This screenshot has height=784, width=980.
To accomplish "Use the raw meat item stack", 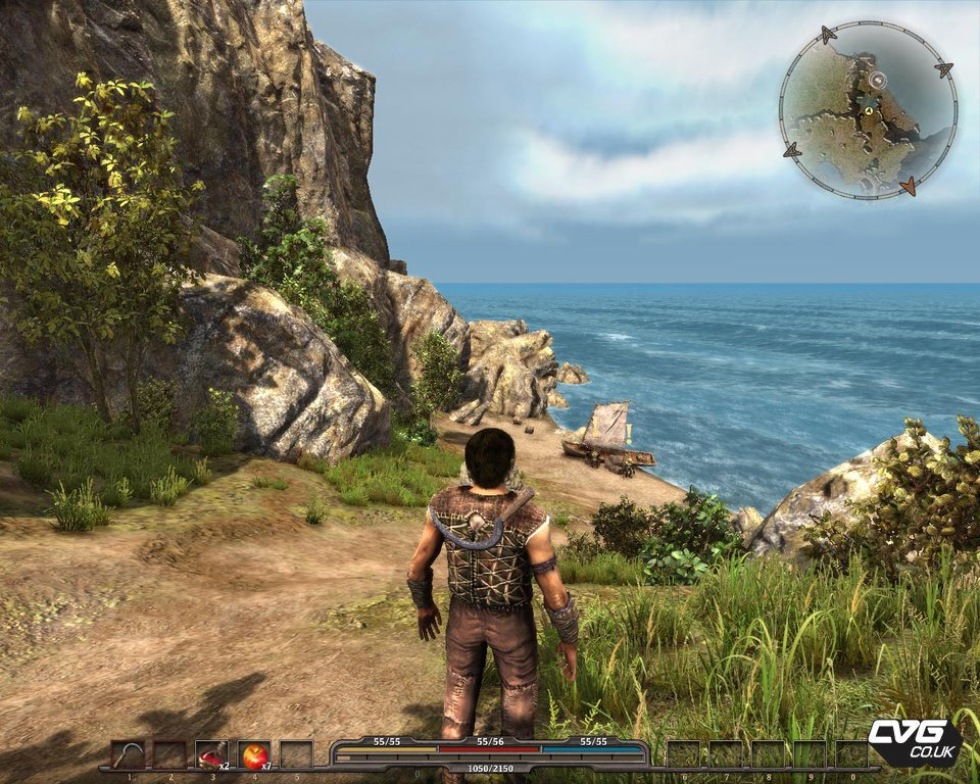I will [211, 755].
